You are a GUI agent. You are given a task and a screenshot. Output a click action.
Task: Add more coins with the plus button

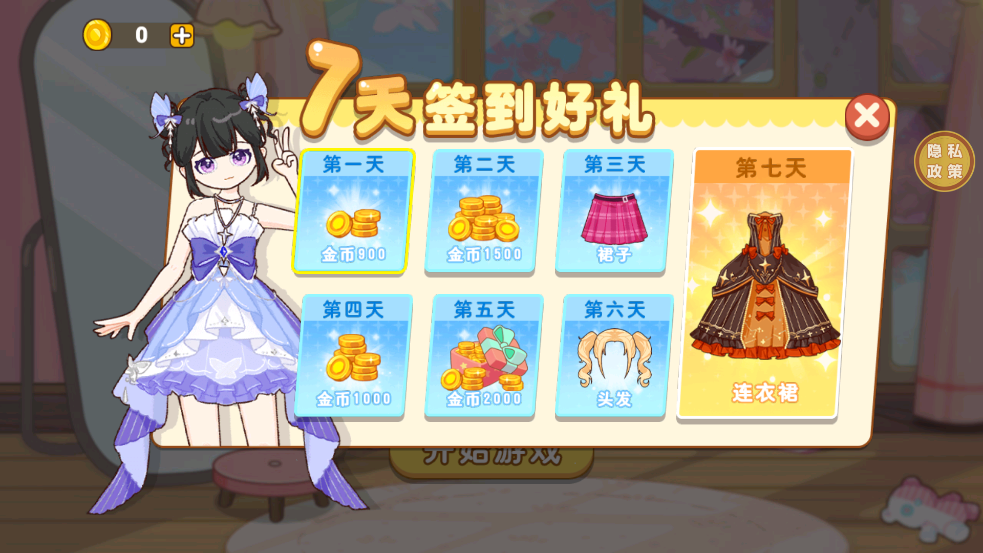[182, 36]
